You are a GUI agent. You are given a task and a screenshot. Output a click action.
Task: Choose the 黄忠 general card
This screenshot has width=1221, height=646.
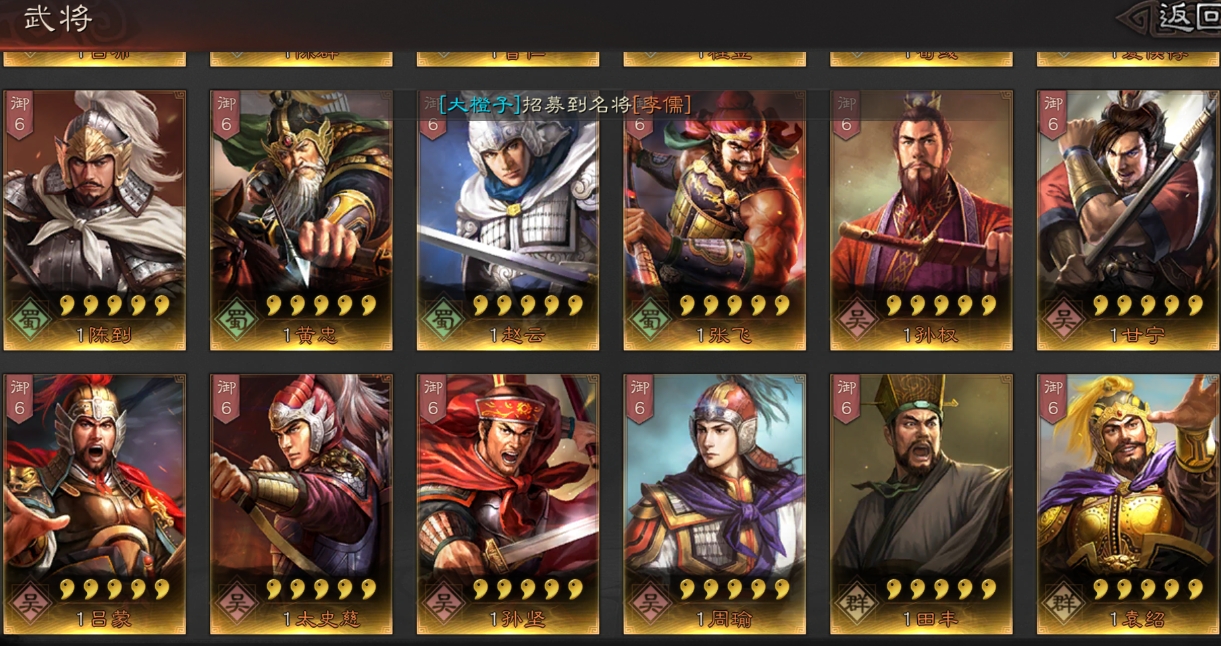click(301, 220)
